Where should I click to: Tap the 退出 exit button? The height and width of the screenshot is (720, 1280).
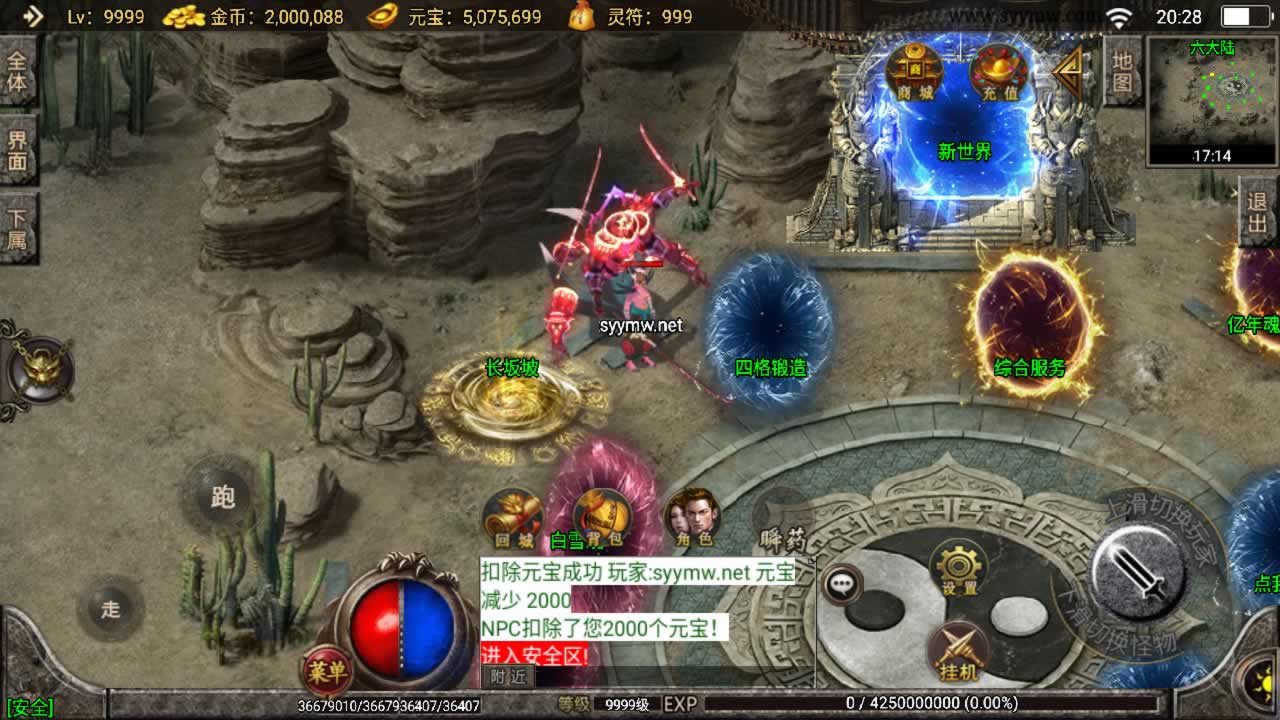tap(1258, 212)
